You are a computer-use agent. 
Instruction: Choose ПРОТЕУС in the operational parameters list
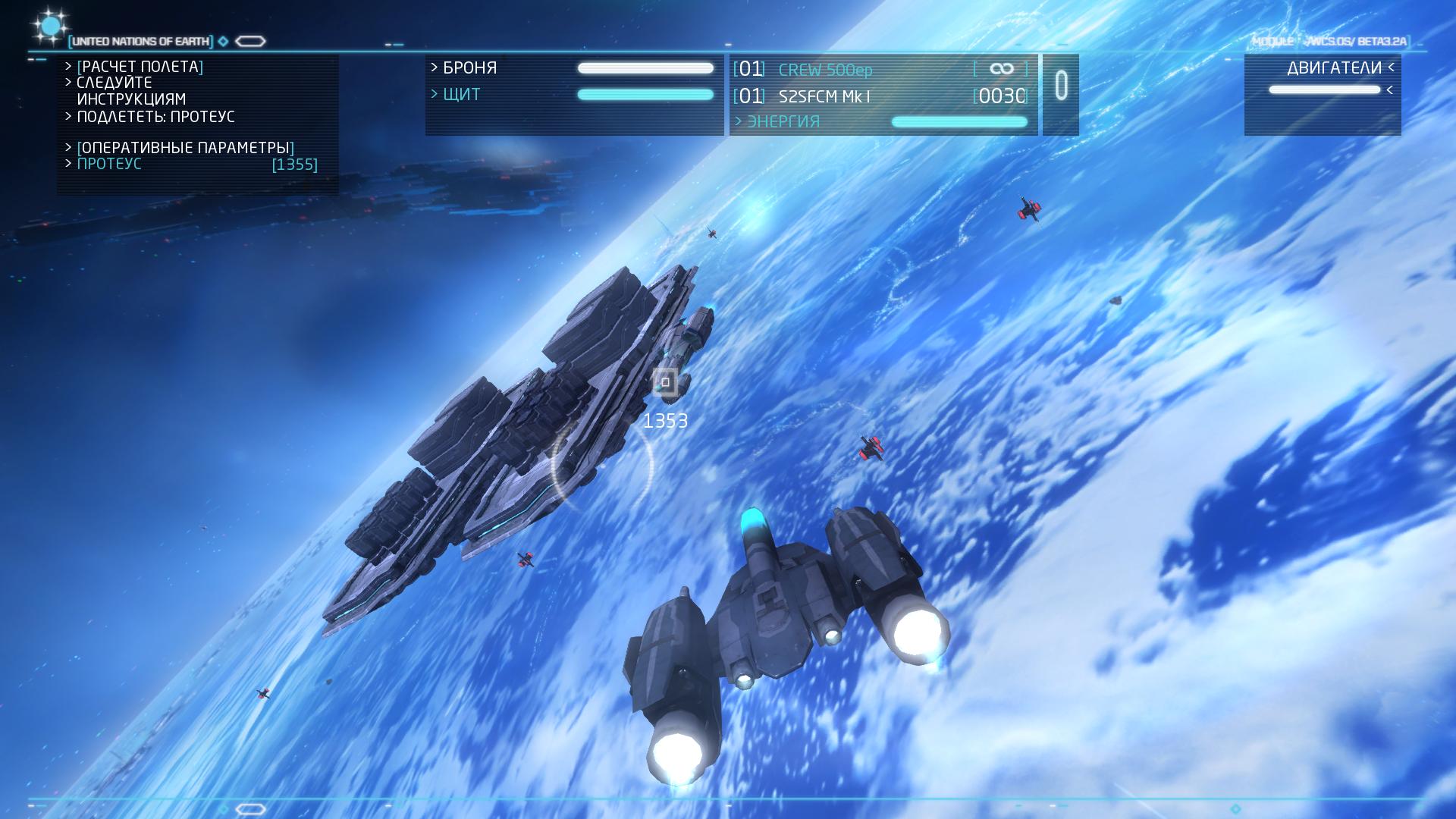click(x=109, y=164)
